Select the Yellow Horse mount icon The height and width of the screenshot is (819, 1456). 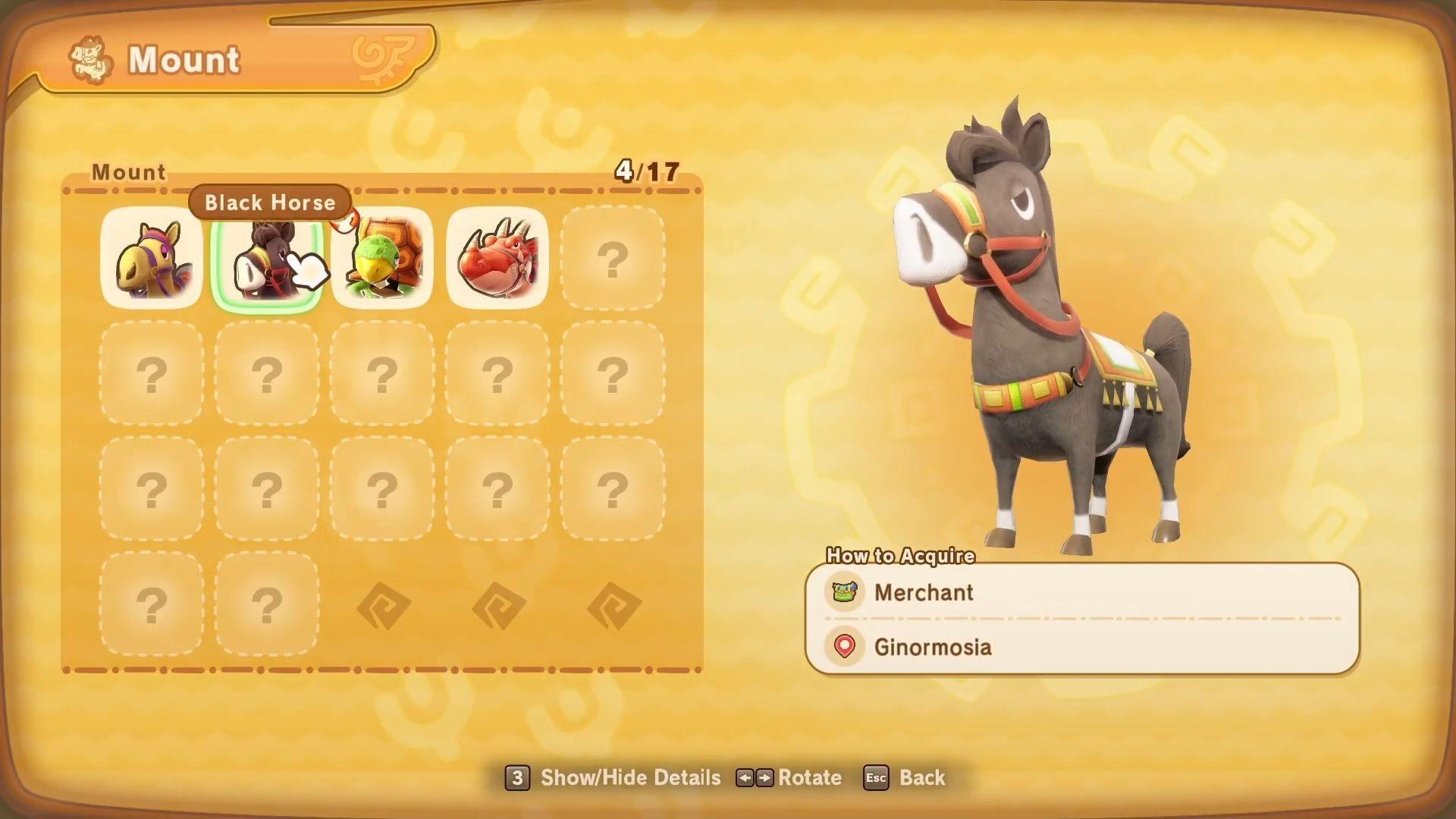tap(151, 259)
